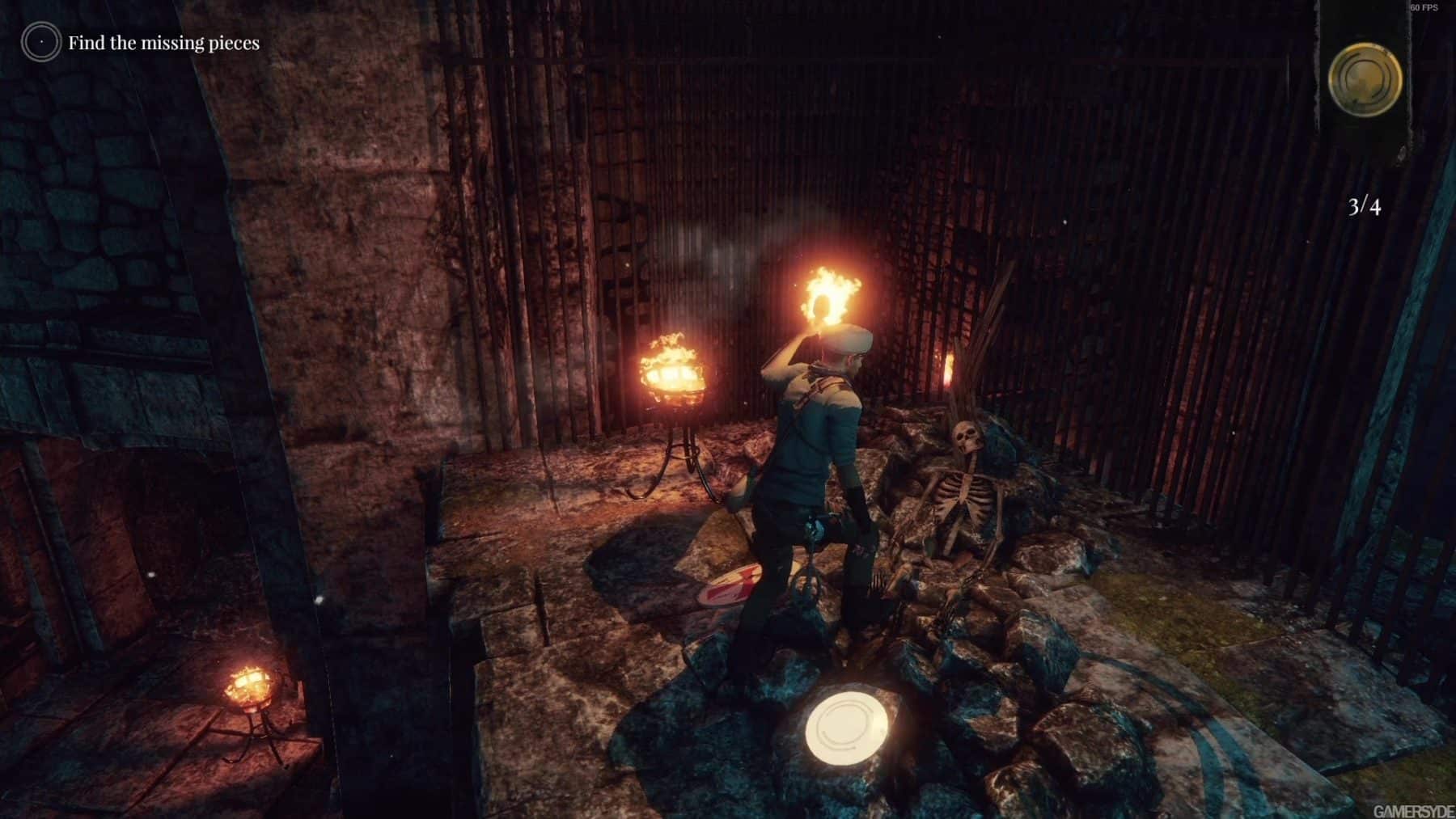Viewport: 1456px width, 819px height.
Task: Select the gold medallion collectible icon
Action: pyautogui.click(x=1365, y=80)
